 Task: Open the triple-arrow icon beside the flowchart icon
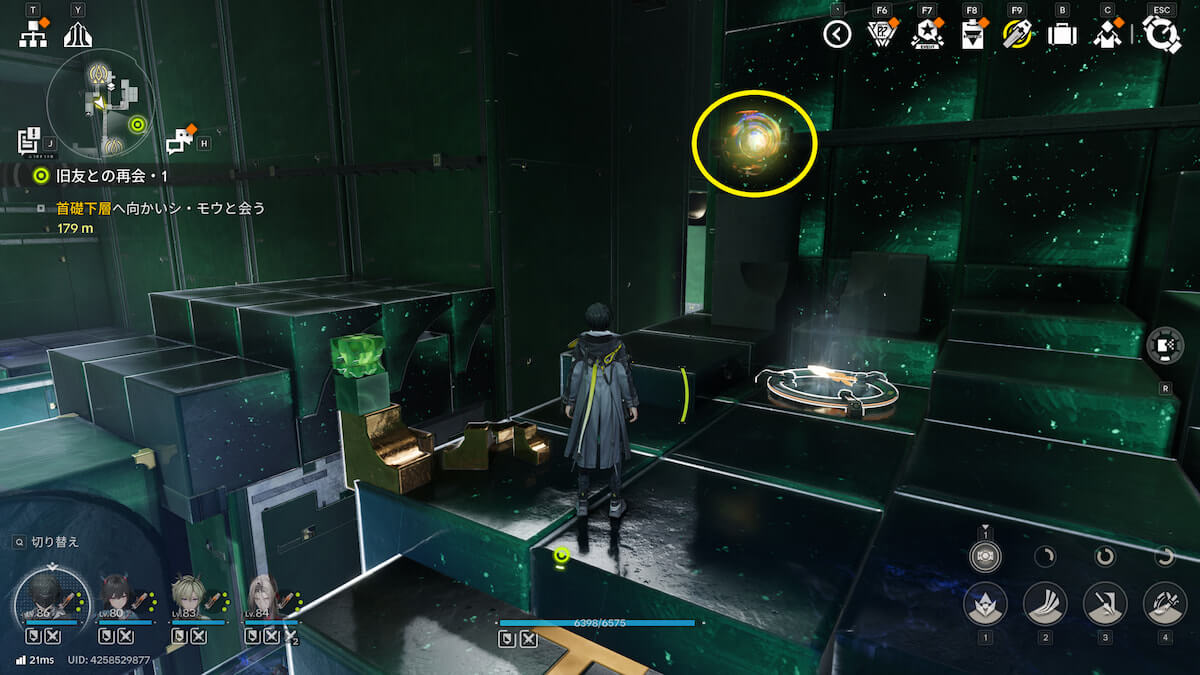(x=78, y=35)
